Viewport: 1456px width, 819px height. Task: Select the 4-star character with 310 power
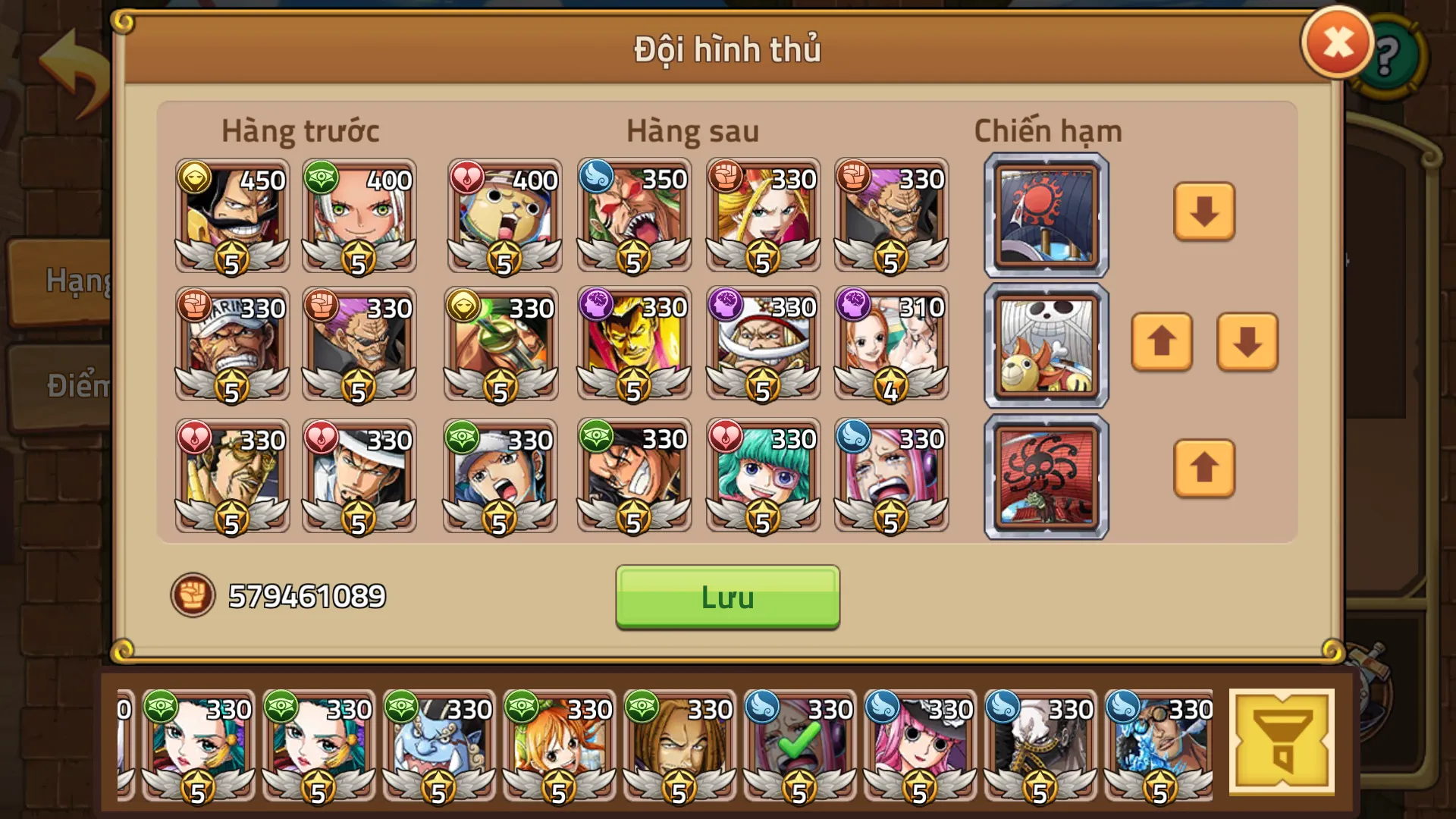pos(891,345)
